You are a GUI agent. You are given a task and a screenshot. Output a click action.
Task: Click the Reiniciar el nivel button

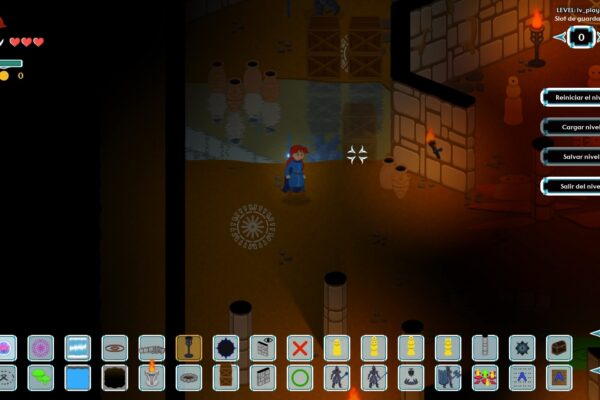coord(572,97)
